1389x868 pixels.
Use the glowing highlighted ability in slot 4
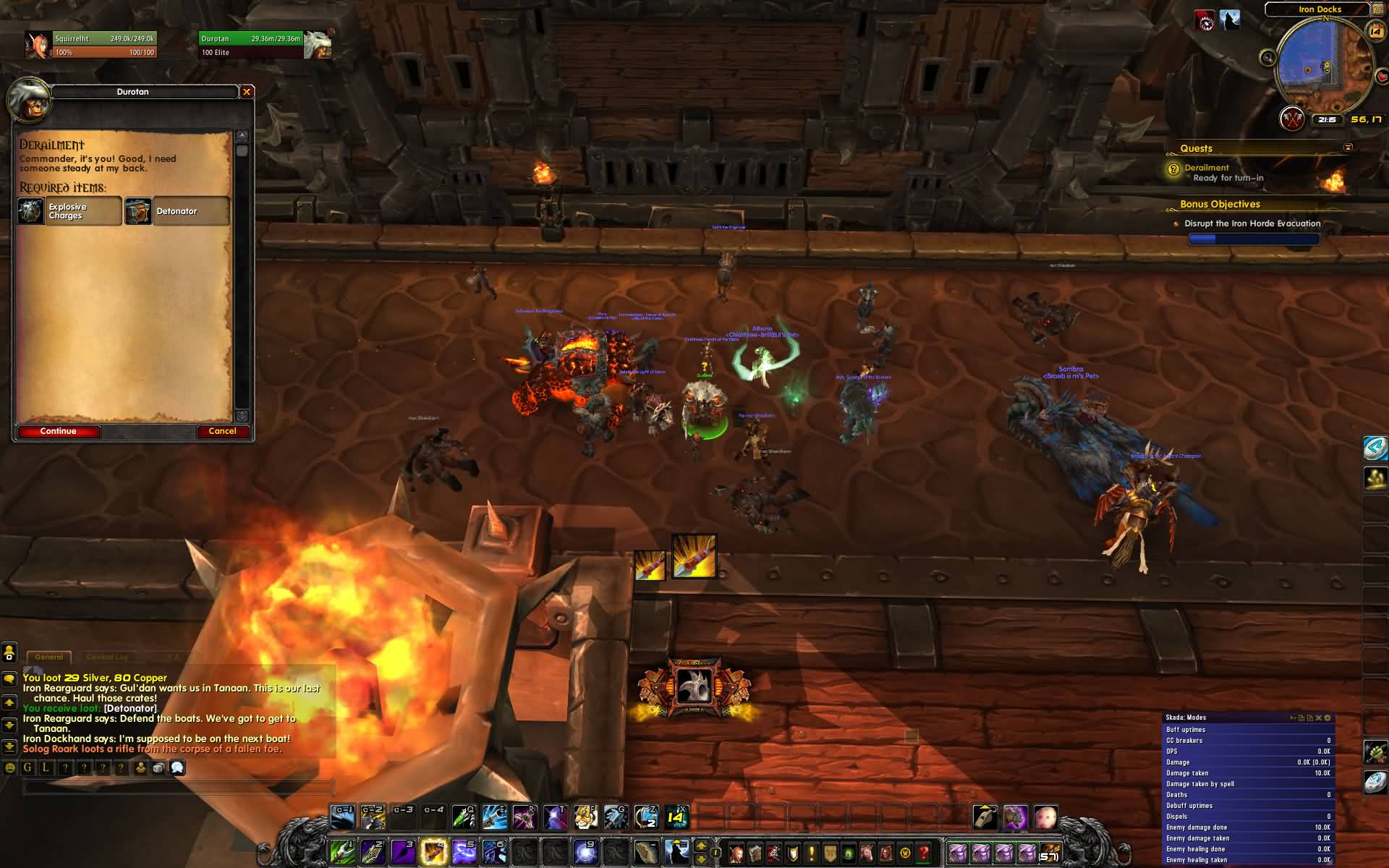[433, 851]
